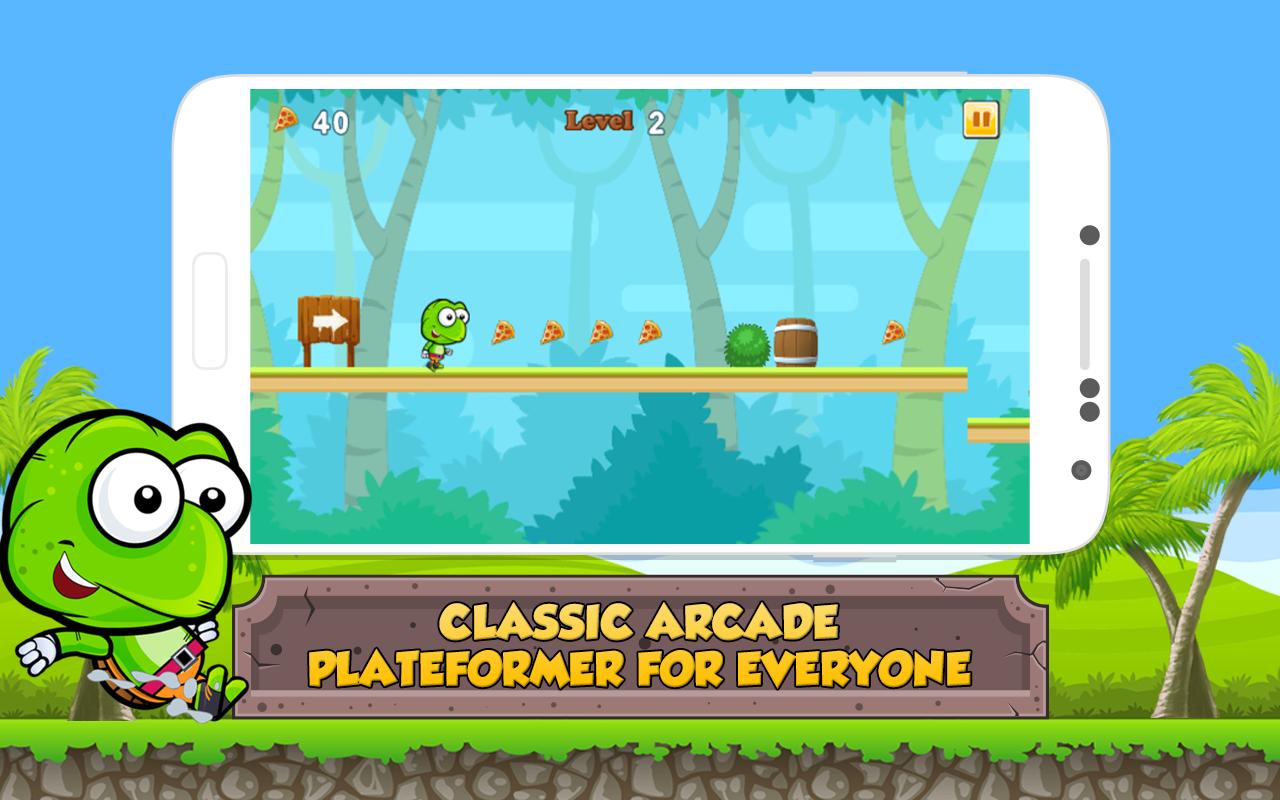The width and height of the screenshot is (1280, 800).
Task: Click the second pizza in the row
Action: point(553,330)
